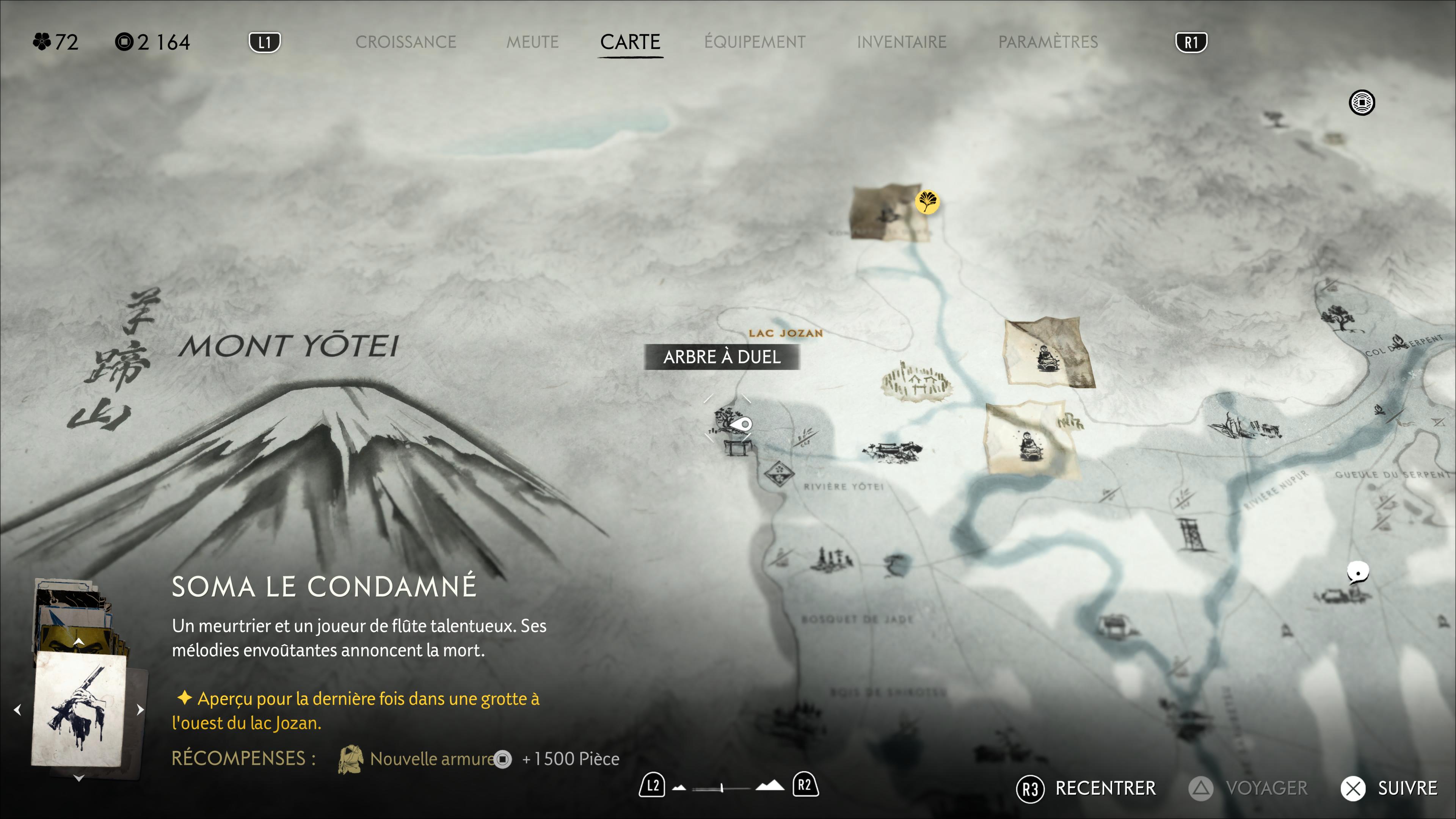Click the up arrow above the bounty card
The image size is (1456, 819).
(x=78, y=642)
